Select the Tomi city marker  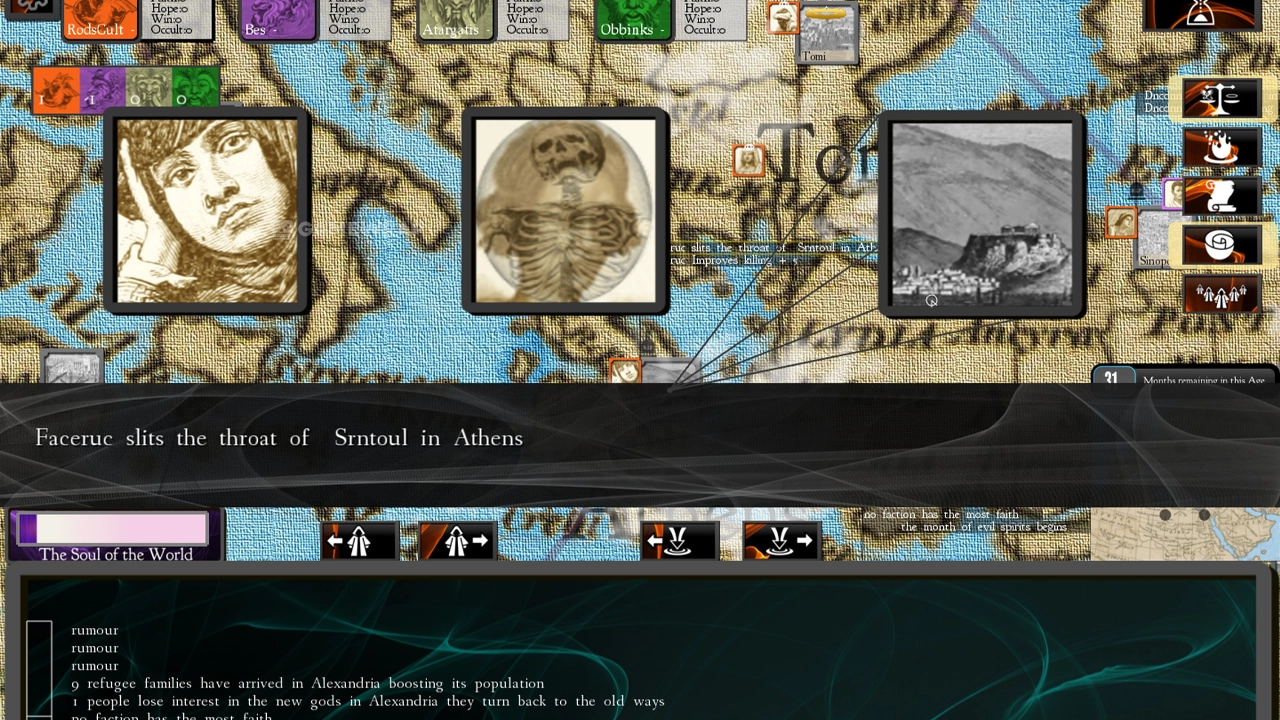[x=825, y=33]
